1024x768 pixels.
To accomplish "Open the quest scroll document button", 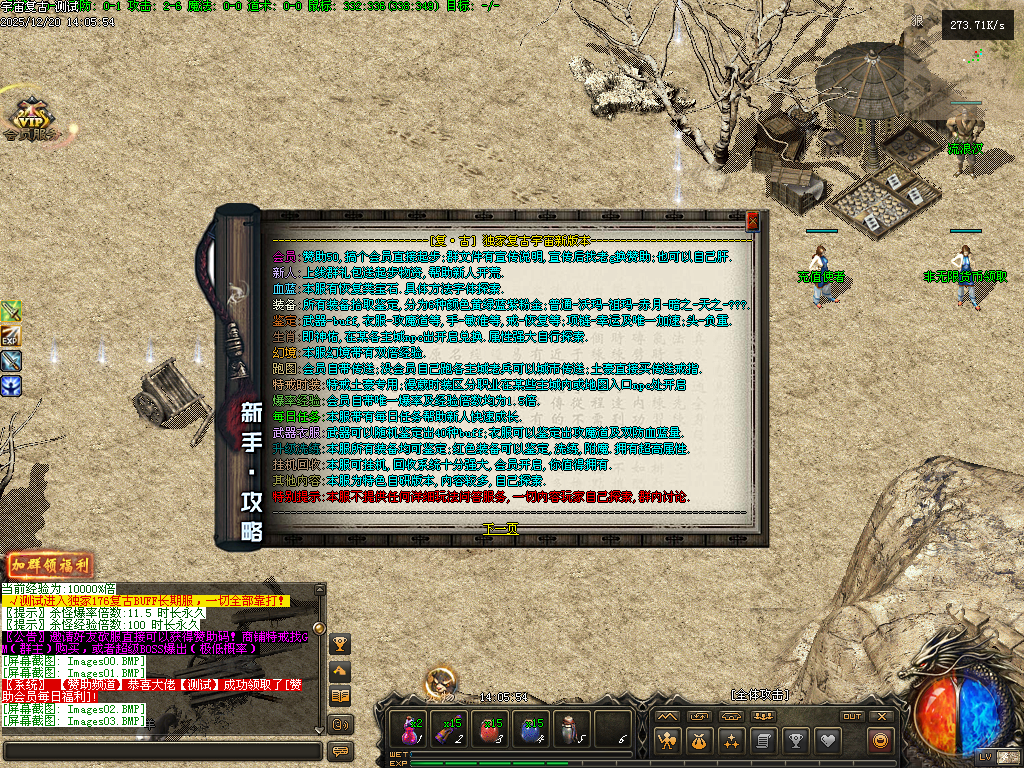I will coord(763,741).
